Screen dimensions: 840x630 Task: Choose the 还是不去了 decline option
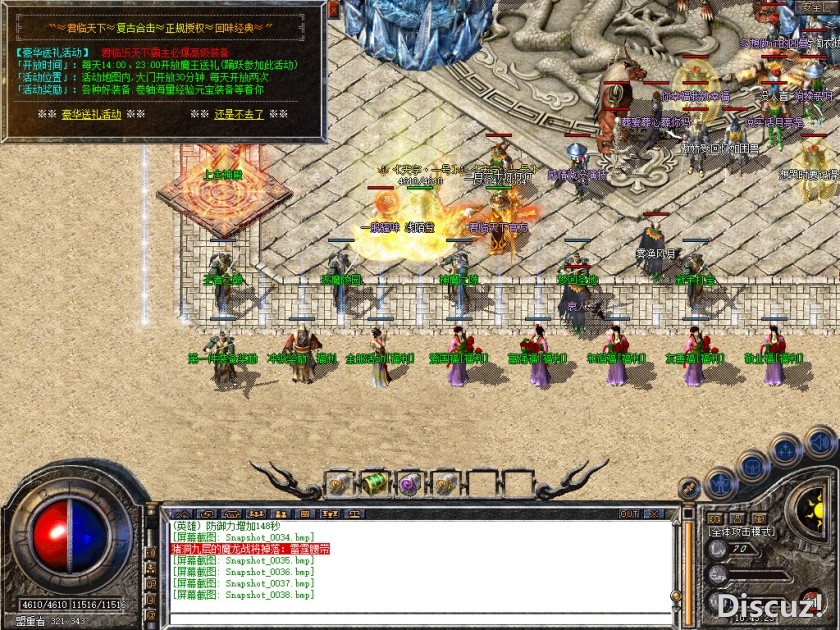[x=239, y=114]
